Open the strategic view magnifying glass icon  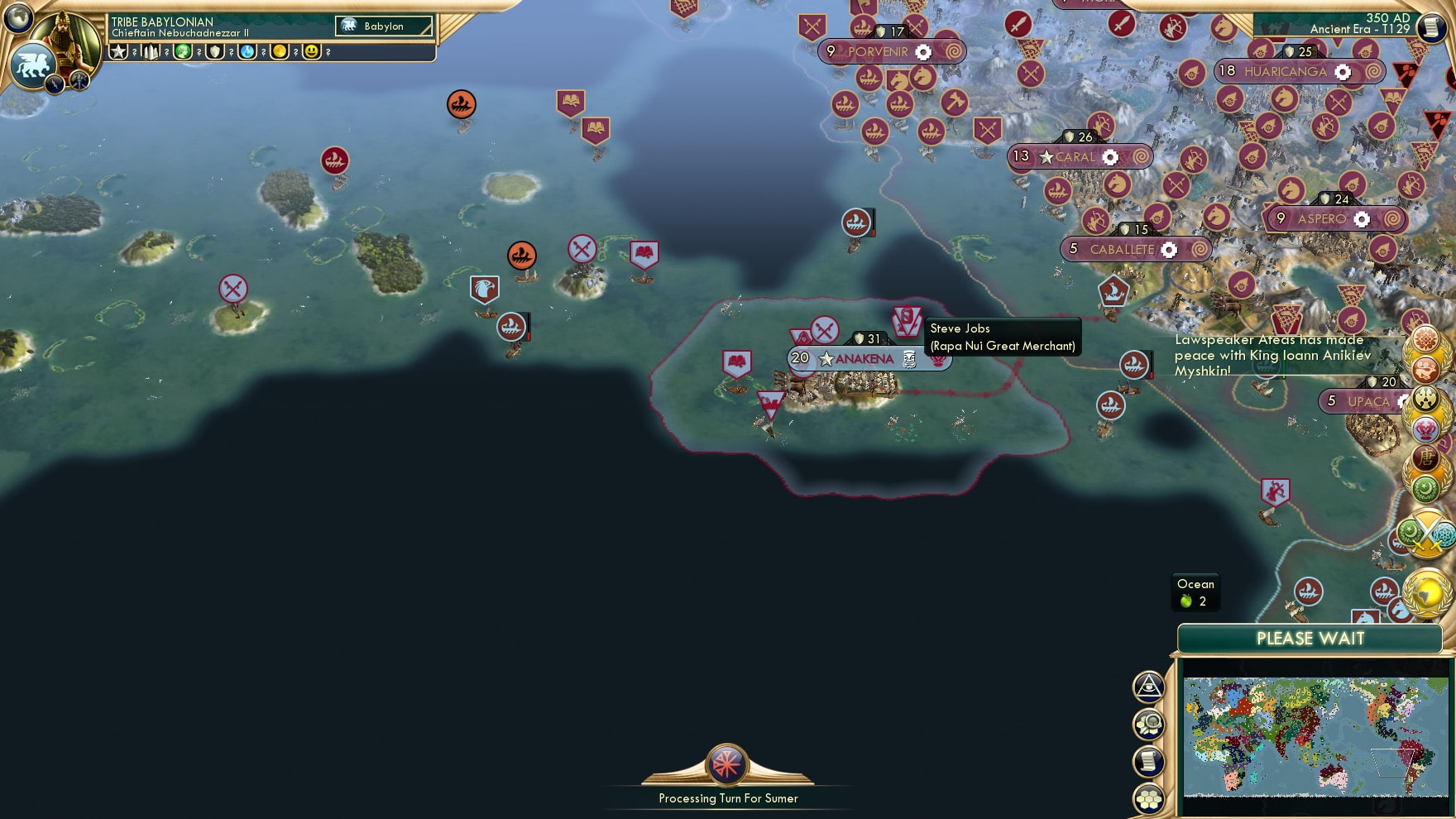[1148, 723]
